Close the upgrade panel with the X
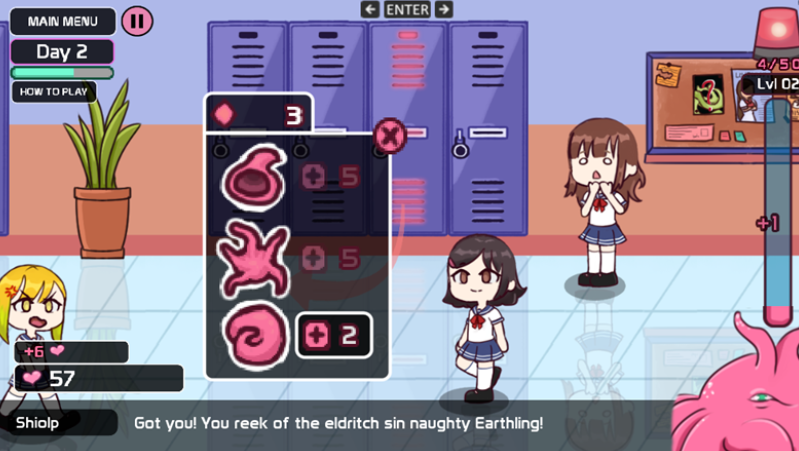The image size is (799, 451). click(388, 133)
